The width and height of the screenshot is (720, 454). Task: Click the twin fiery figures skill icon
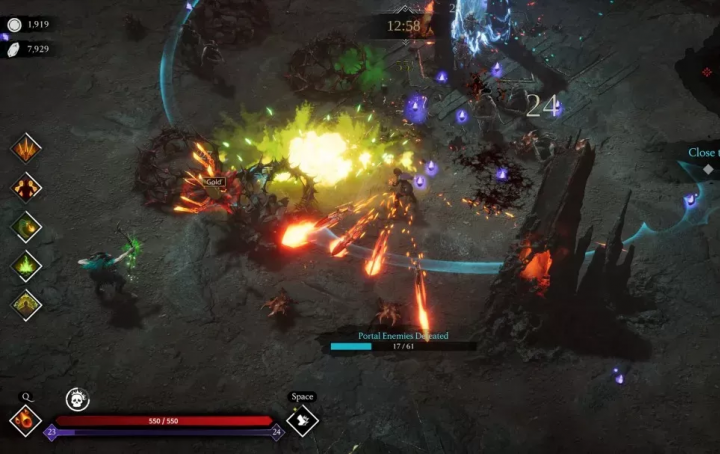(26, 188)
